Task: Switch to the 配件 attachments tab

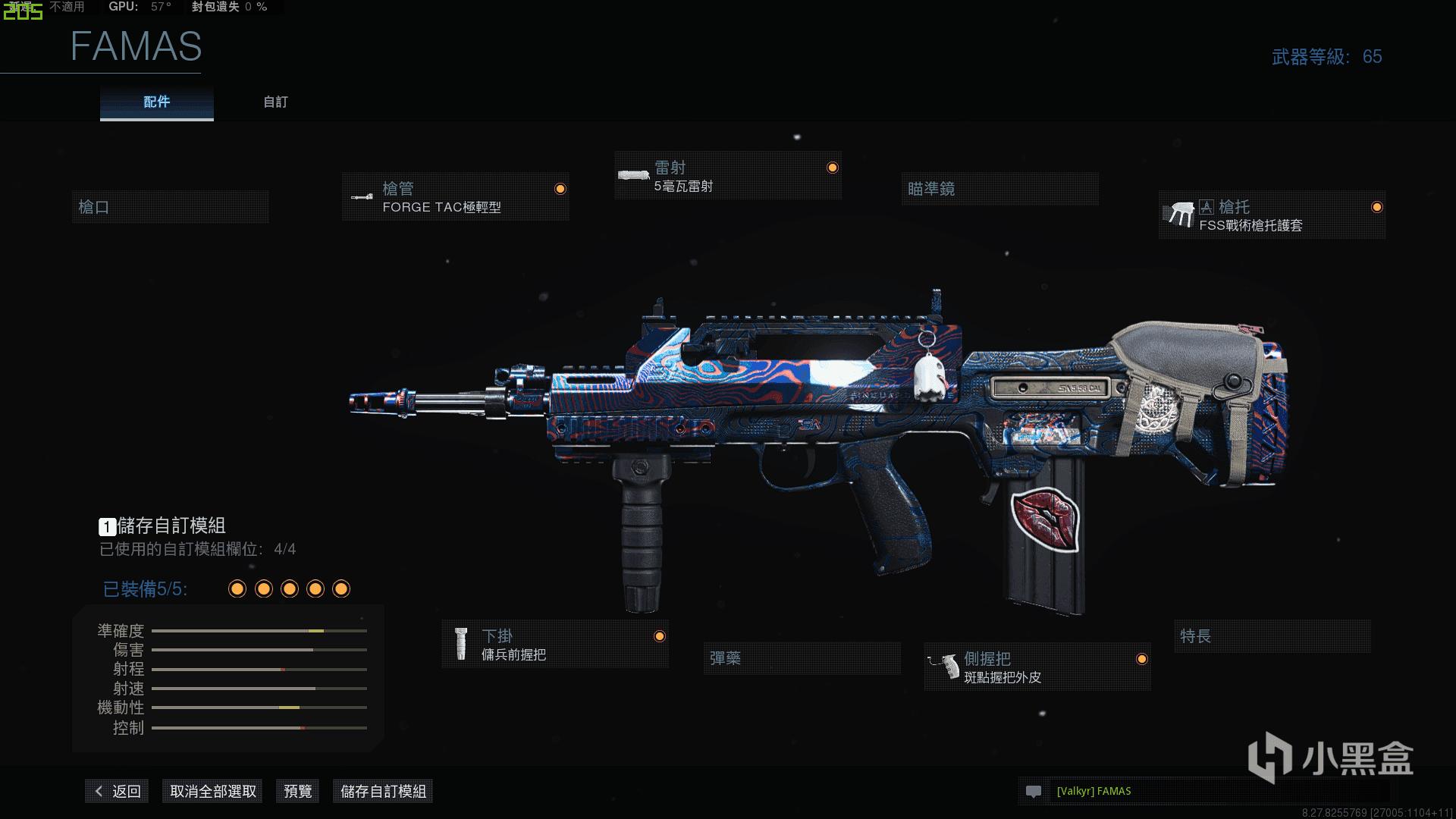Action: pyautogui.click(x=156, y=102)
